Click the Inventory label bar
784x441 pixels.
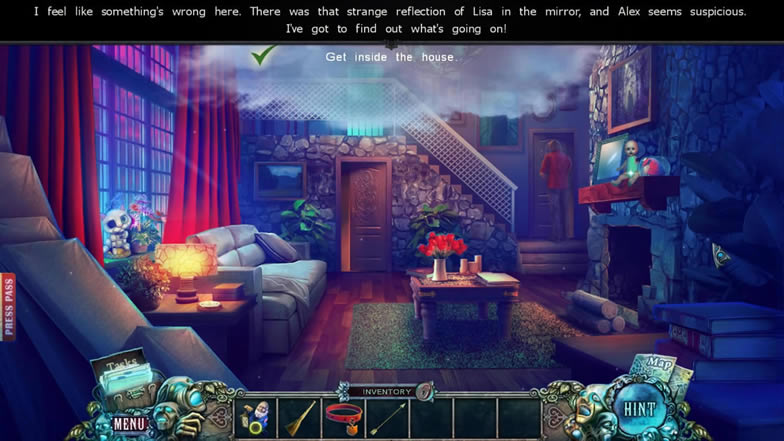386,392
